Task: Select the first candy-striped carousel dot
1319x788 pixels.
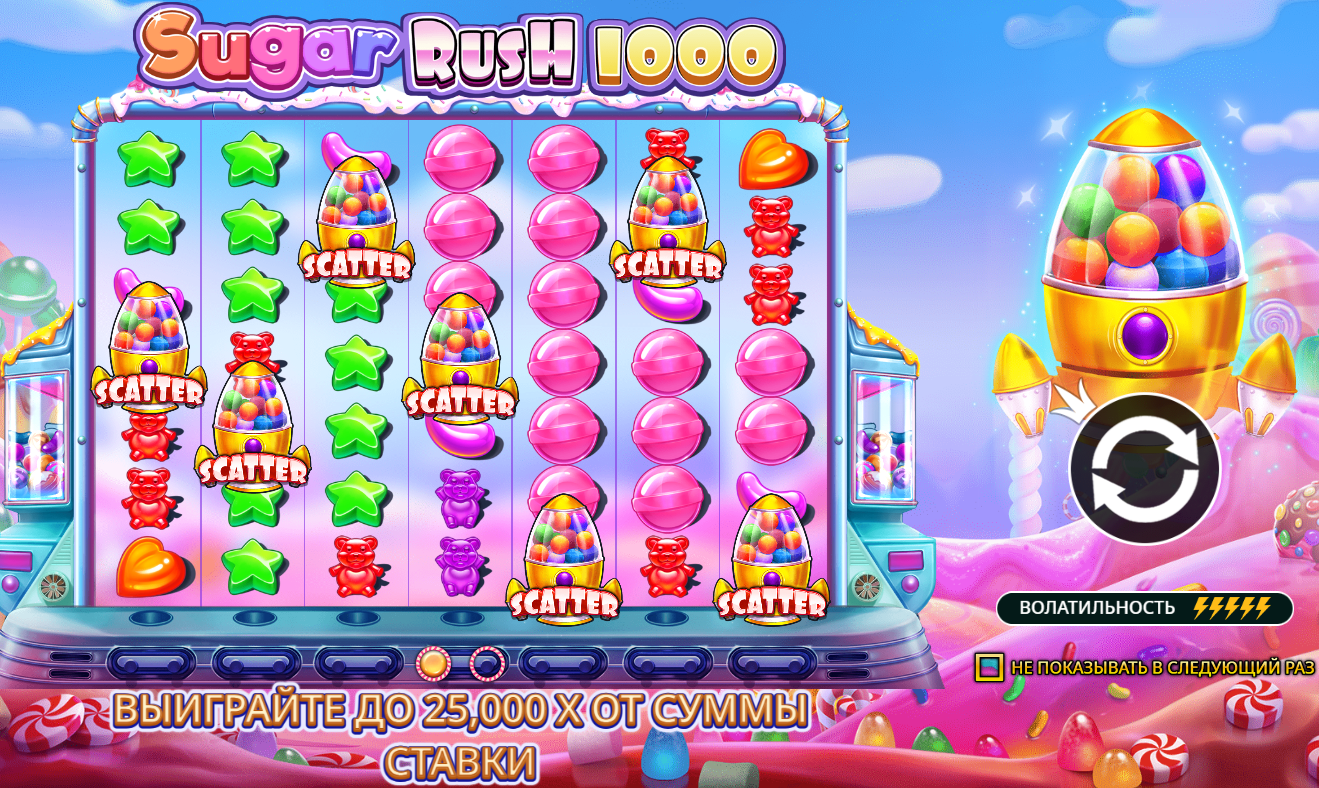Action: 432,662
